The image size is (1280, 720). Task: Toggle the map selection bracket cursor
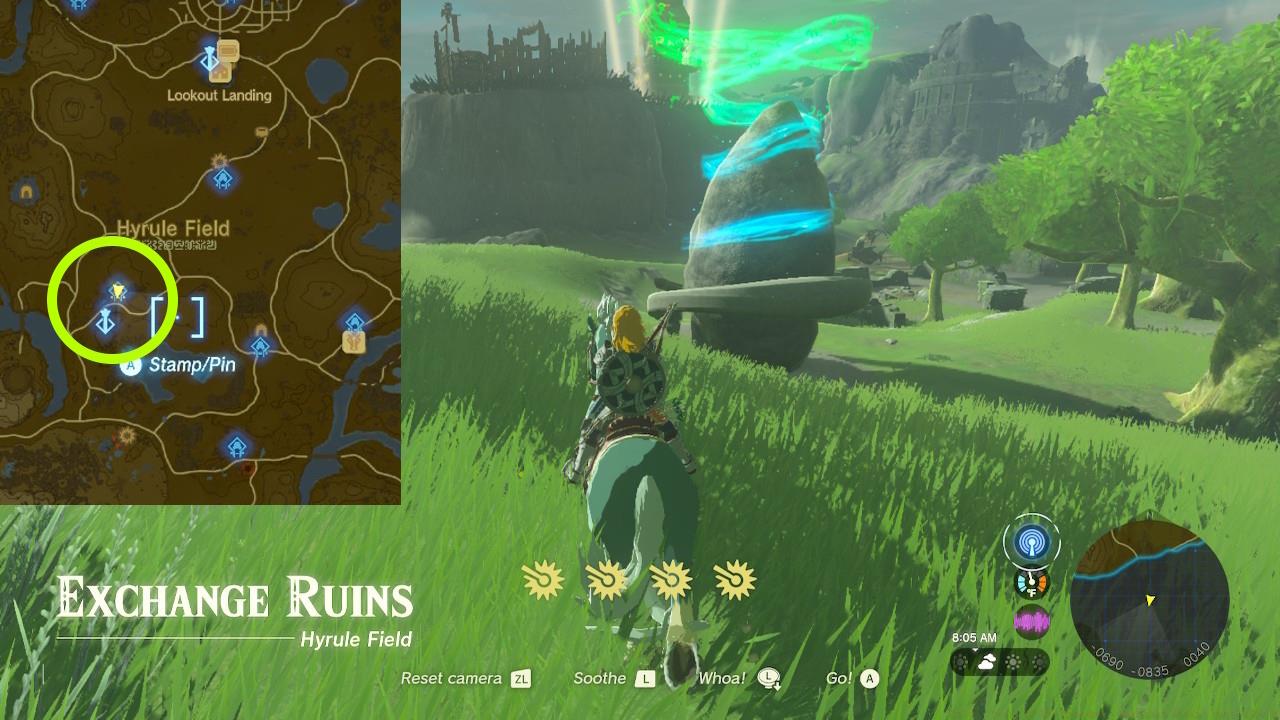tap(180, 318)
